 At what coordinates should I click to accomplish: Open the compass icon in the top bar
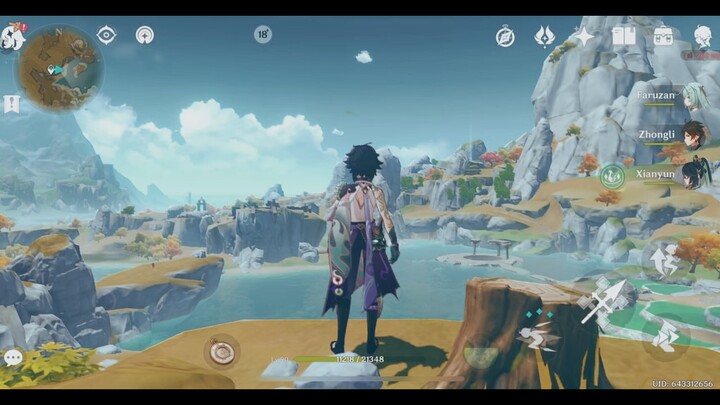505,37
